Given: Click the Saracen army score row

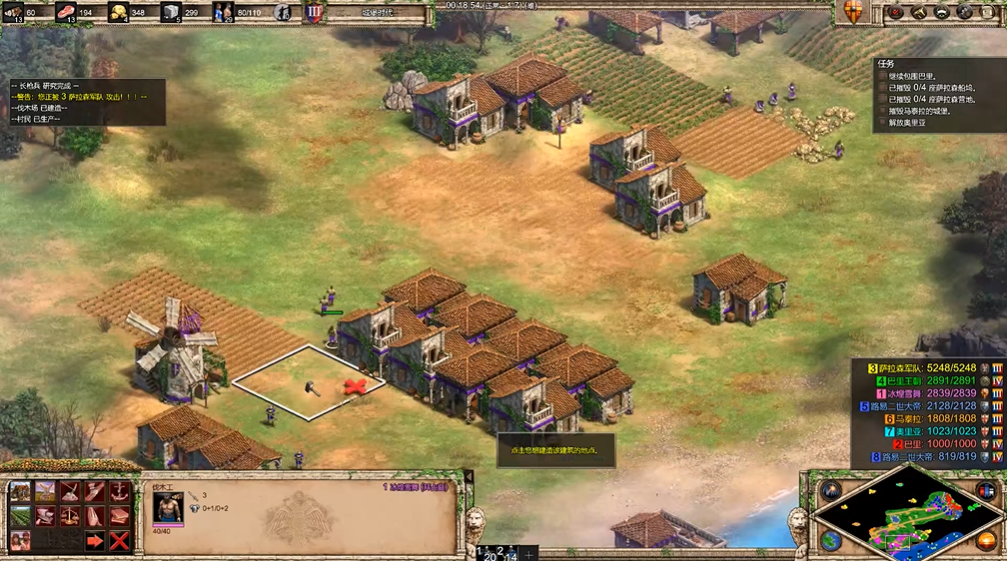Looking at the screenshot, I should click(x=923, y=367).
